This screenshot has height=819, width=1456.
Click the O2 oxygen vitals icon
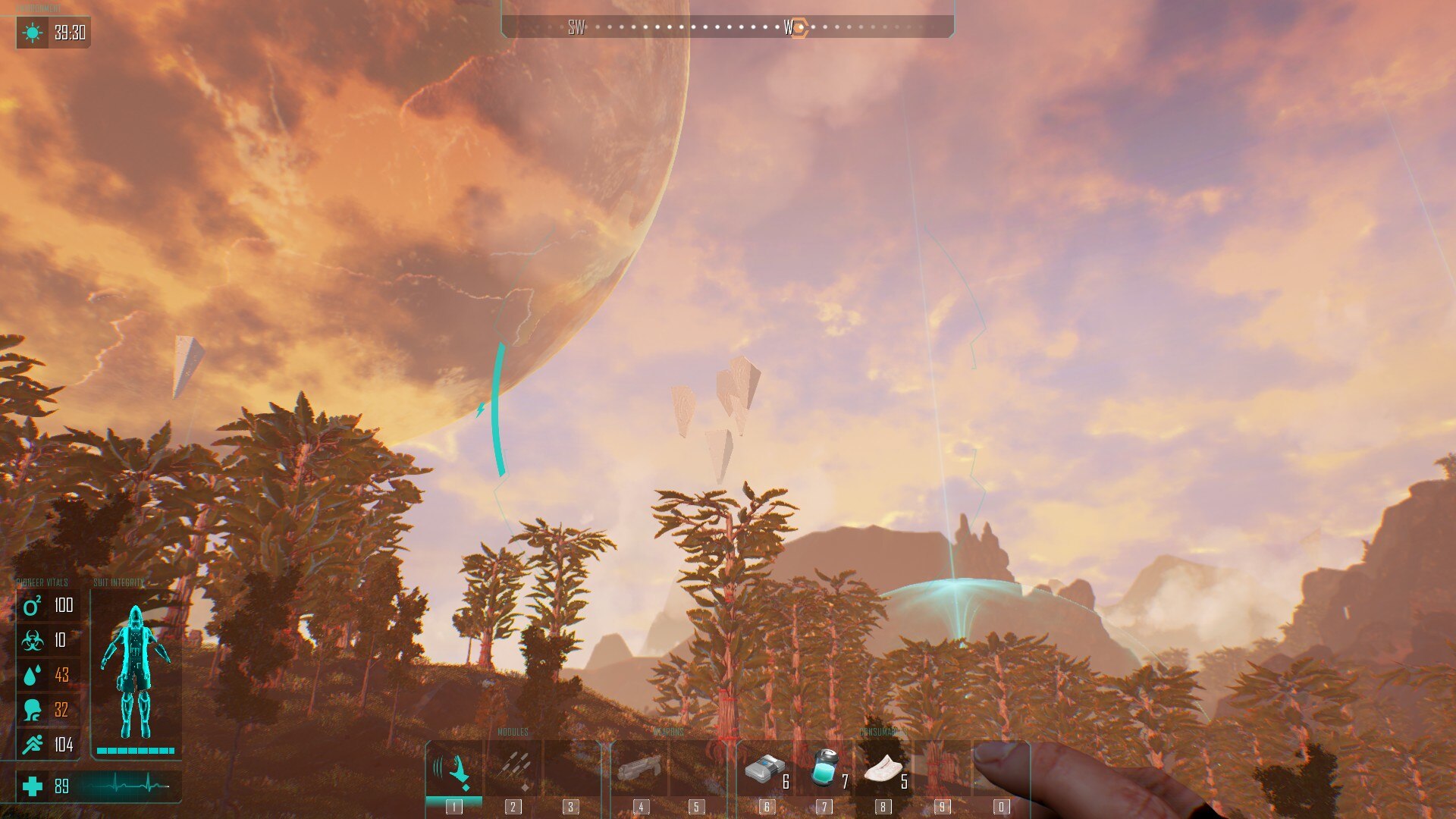[32, 606]
